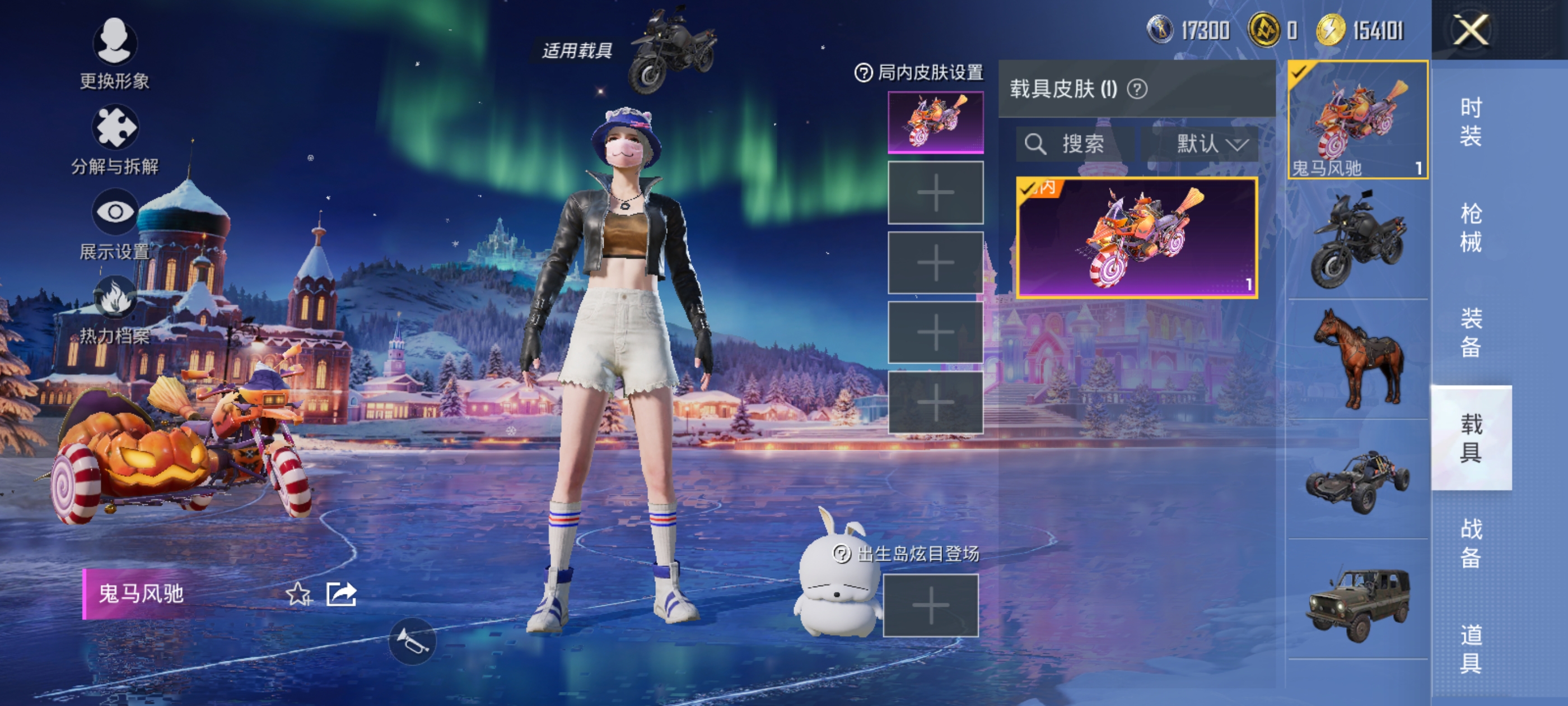Select the horse vehicle thumbnail
Viewport: 1568px width, 706px height.
(1357, 359)
